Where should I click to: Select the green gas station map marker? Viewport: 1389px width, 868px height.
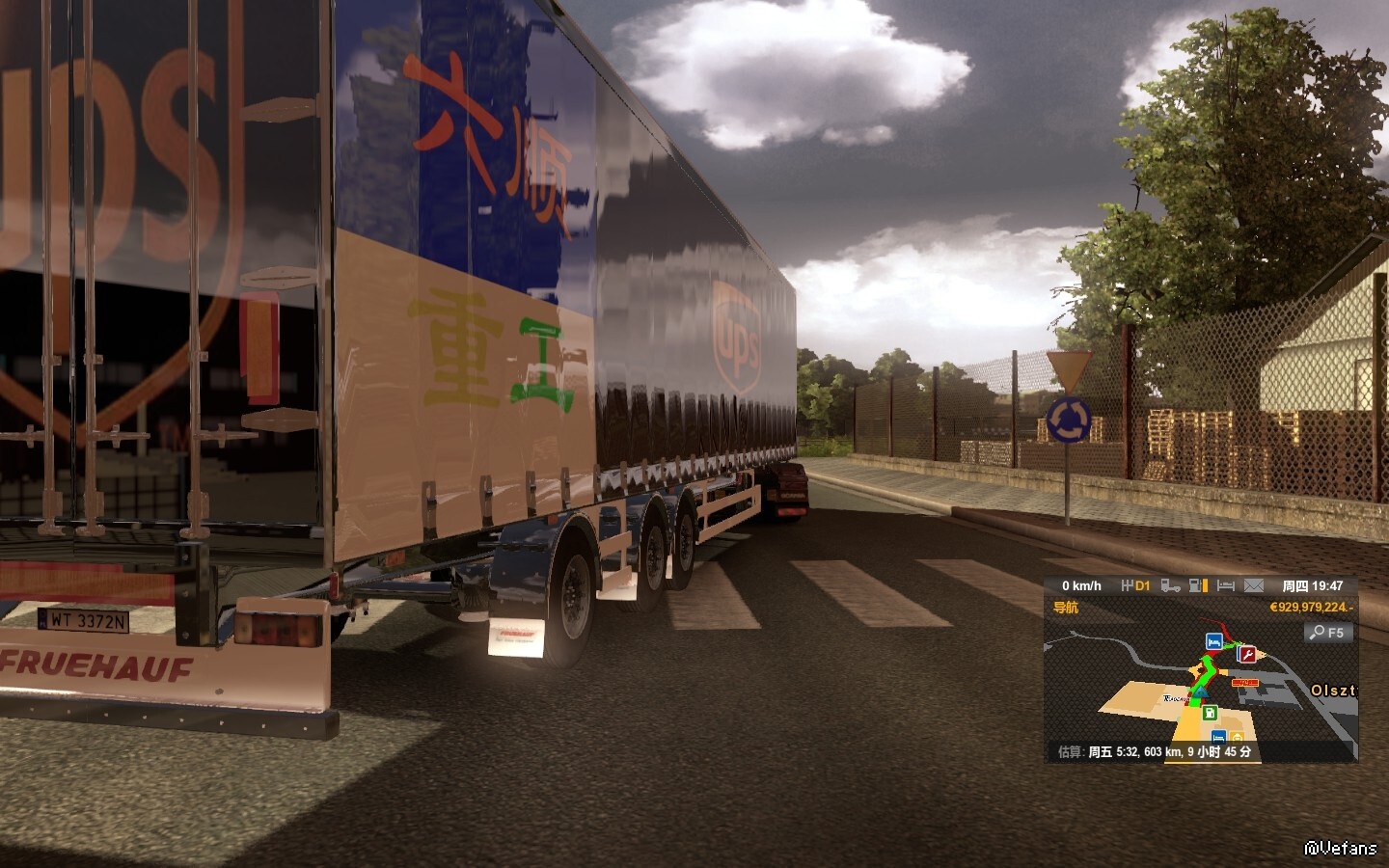[1210, 713]
